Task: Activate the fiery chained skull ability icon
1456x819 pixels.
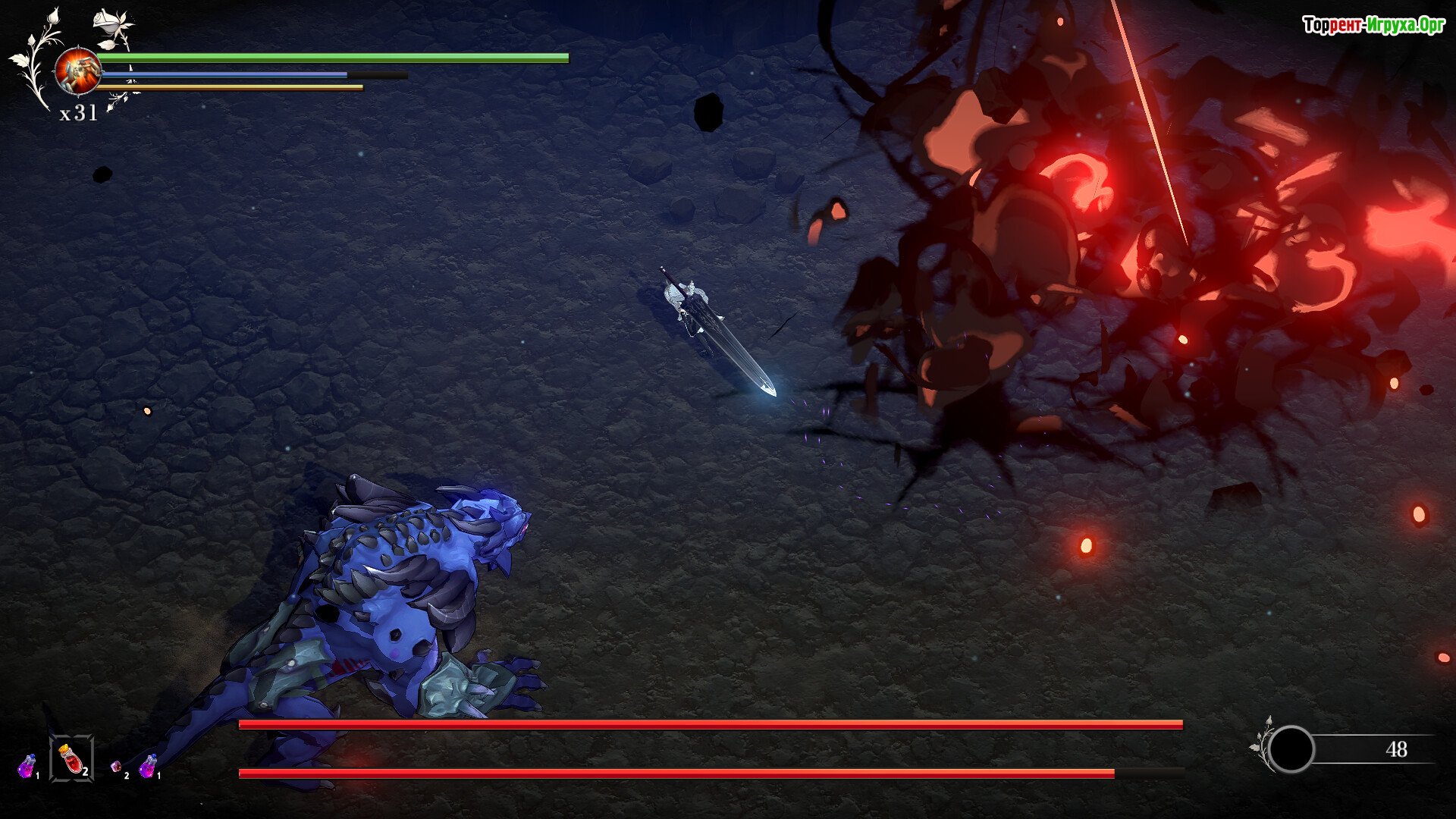Action: tap(78, 72)
